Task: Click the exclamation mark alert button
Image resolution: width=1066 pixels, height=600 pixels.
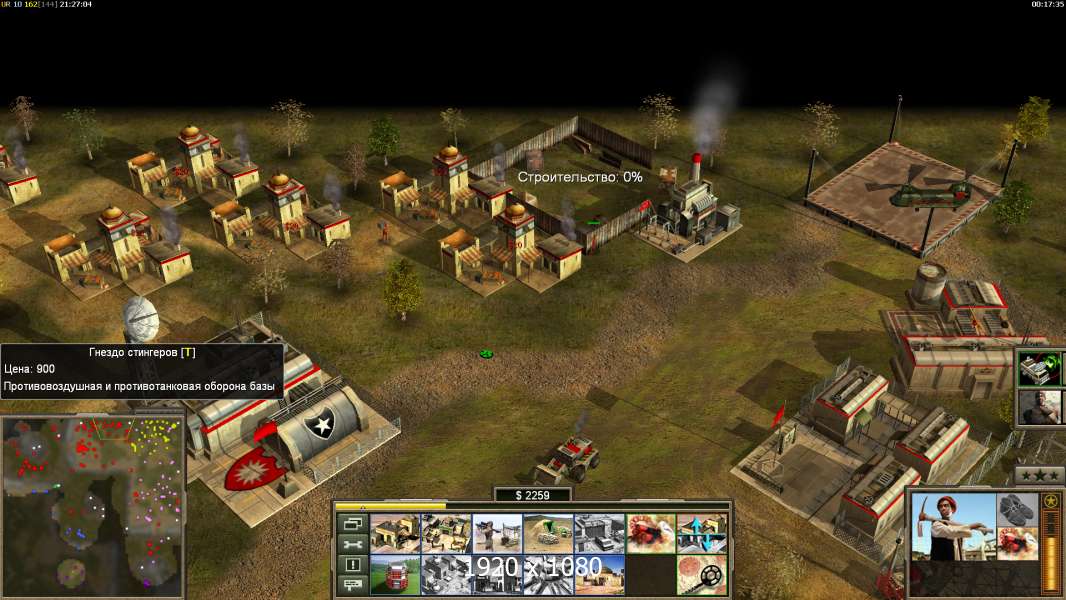Action: (352, 565)
